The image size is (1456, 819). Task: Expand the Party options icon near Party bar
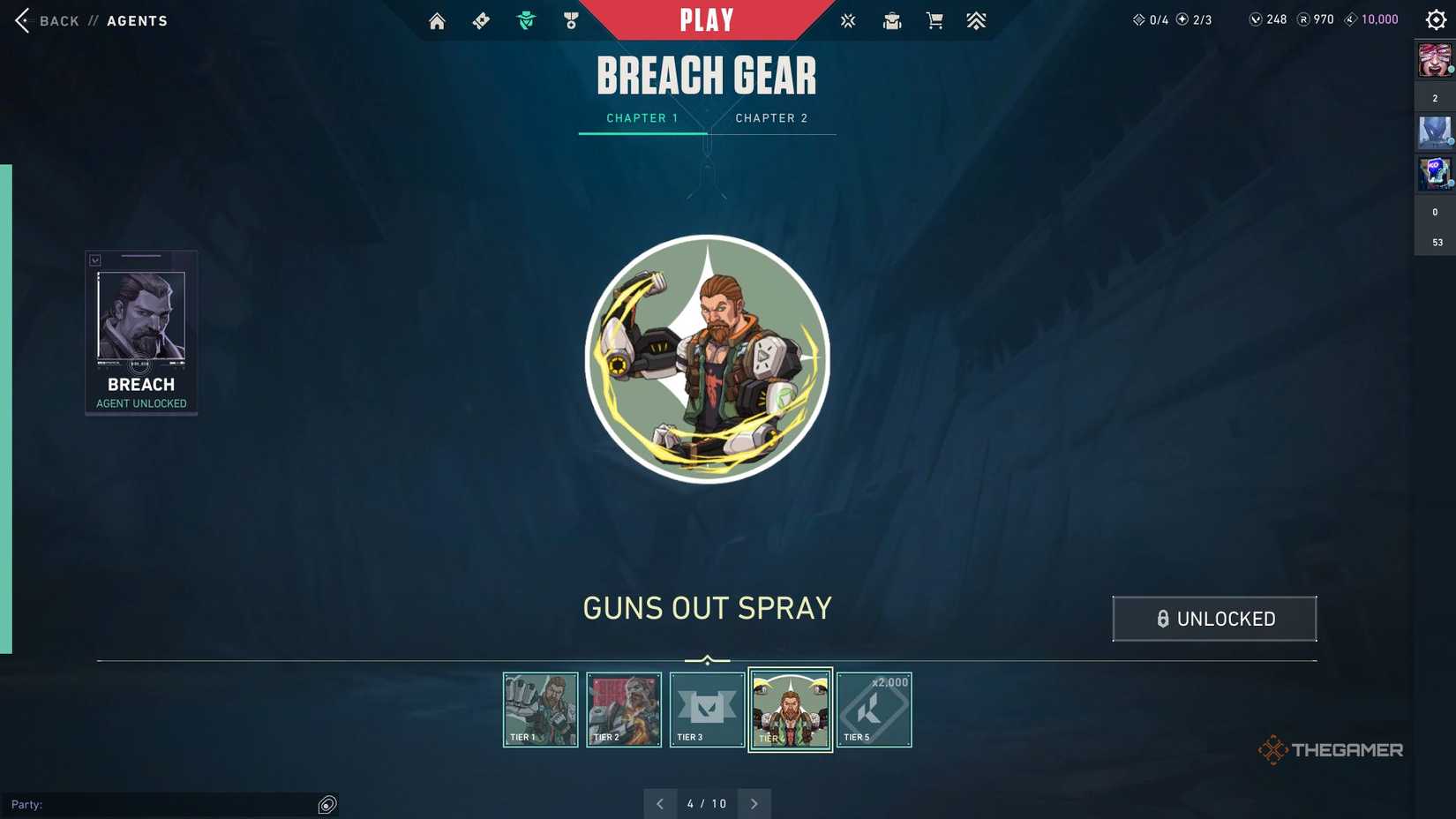326,804
